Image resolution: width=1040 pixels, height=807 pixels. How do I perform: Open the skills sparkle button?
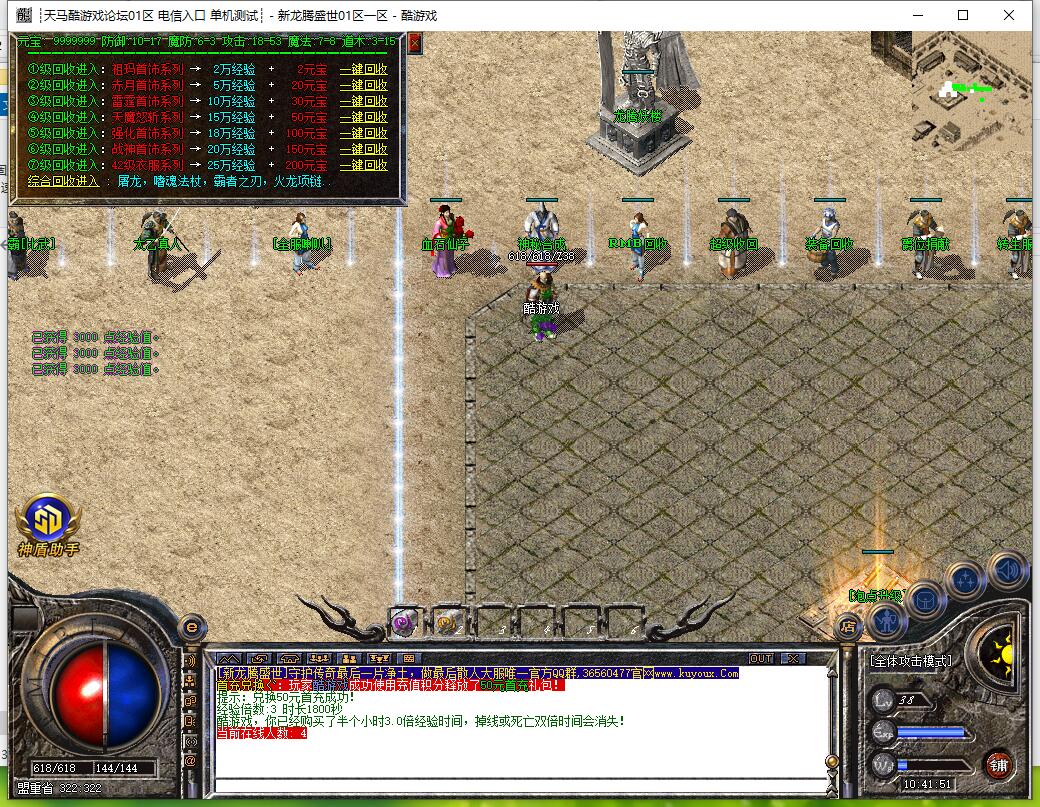coord(966,579)
